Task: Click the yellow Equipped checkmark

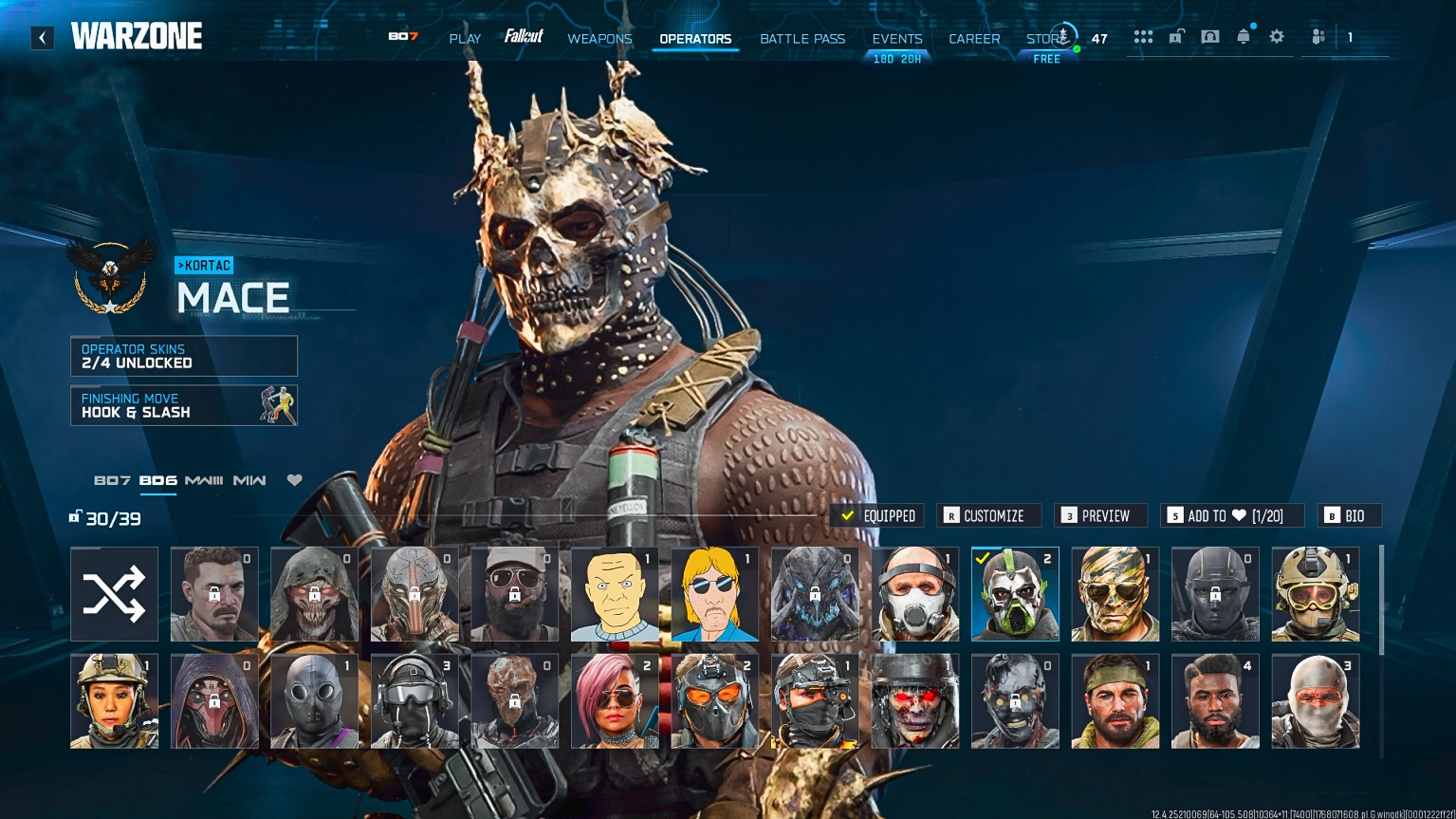Action: tap(874, 515)
